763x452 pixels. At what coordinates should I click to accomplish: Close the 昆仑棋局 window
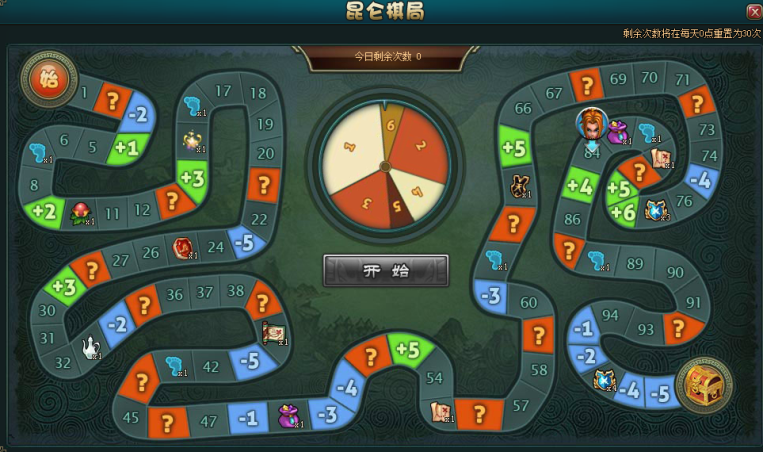[753, 11]
